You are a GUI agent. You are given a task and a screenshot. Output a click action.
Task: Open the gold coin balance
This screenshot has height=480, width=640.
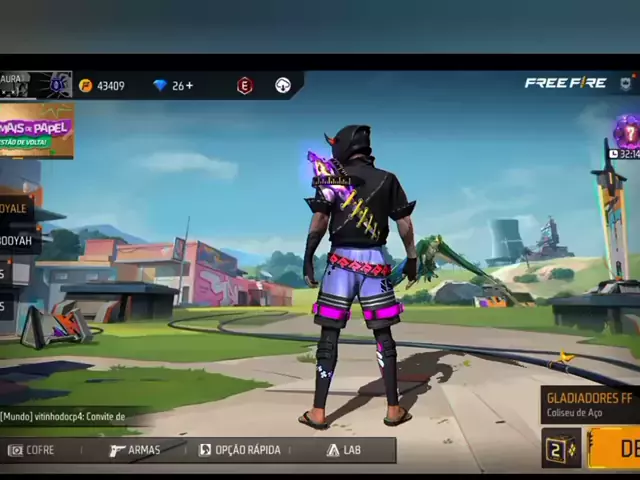102,86
